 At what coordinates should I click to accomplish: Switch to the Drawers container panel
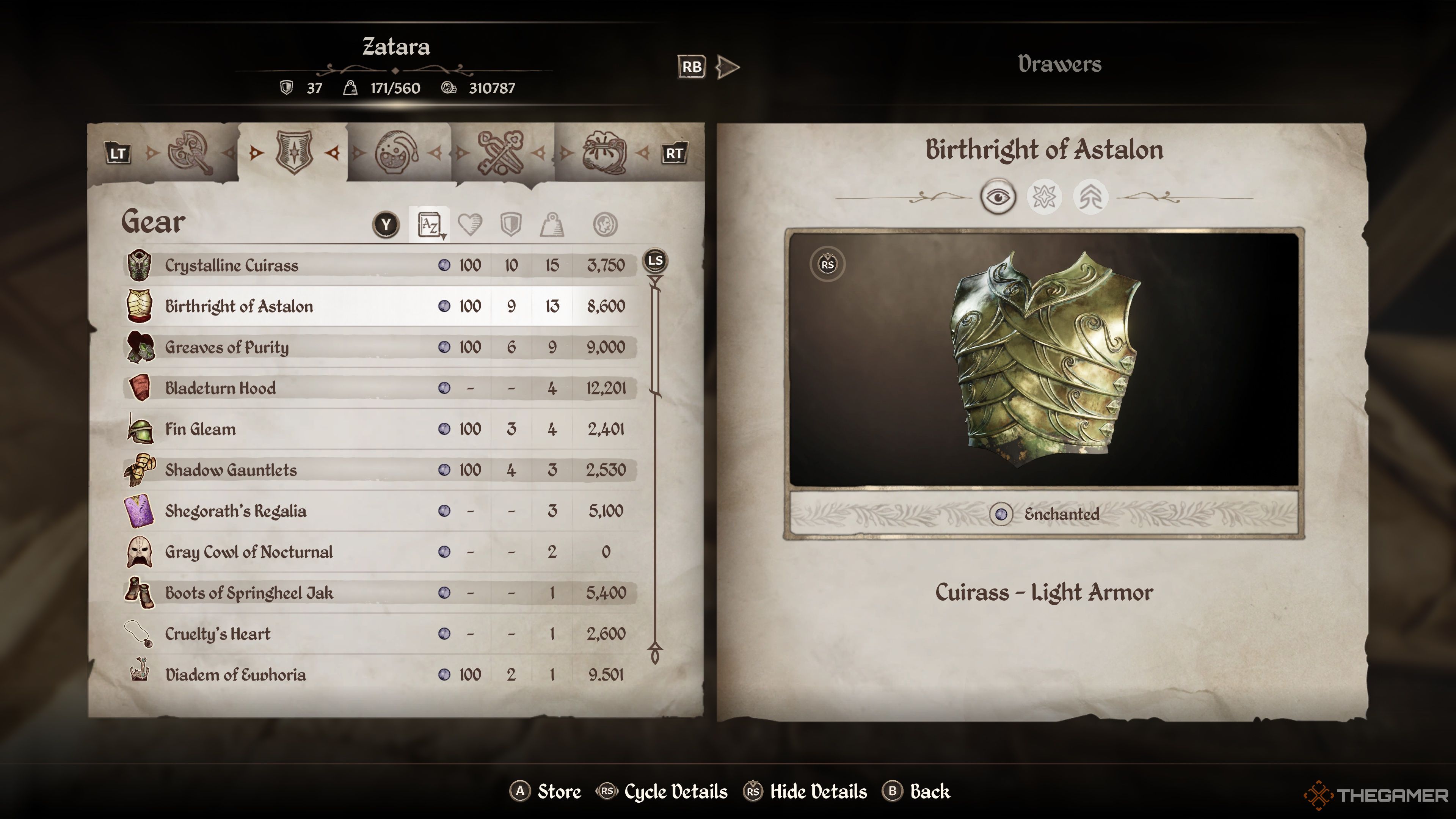click(x=1059, y=64)
